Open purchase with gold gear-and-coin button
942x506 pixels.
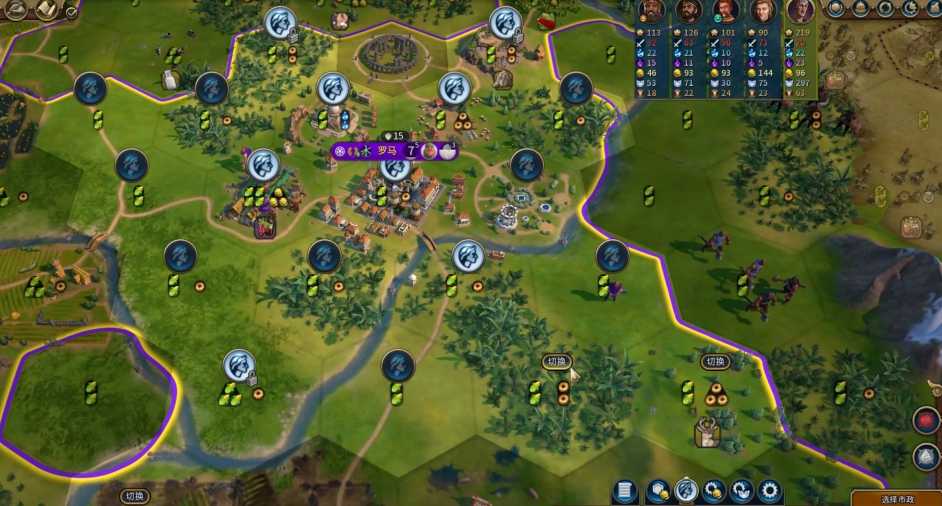[714, 491]
